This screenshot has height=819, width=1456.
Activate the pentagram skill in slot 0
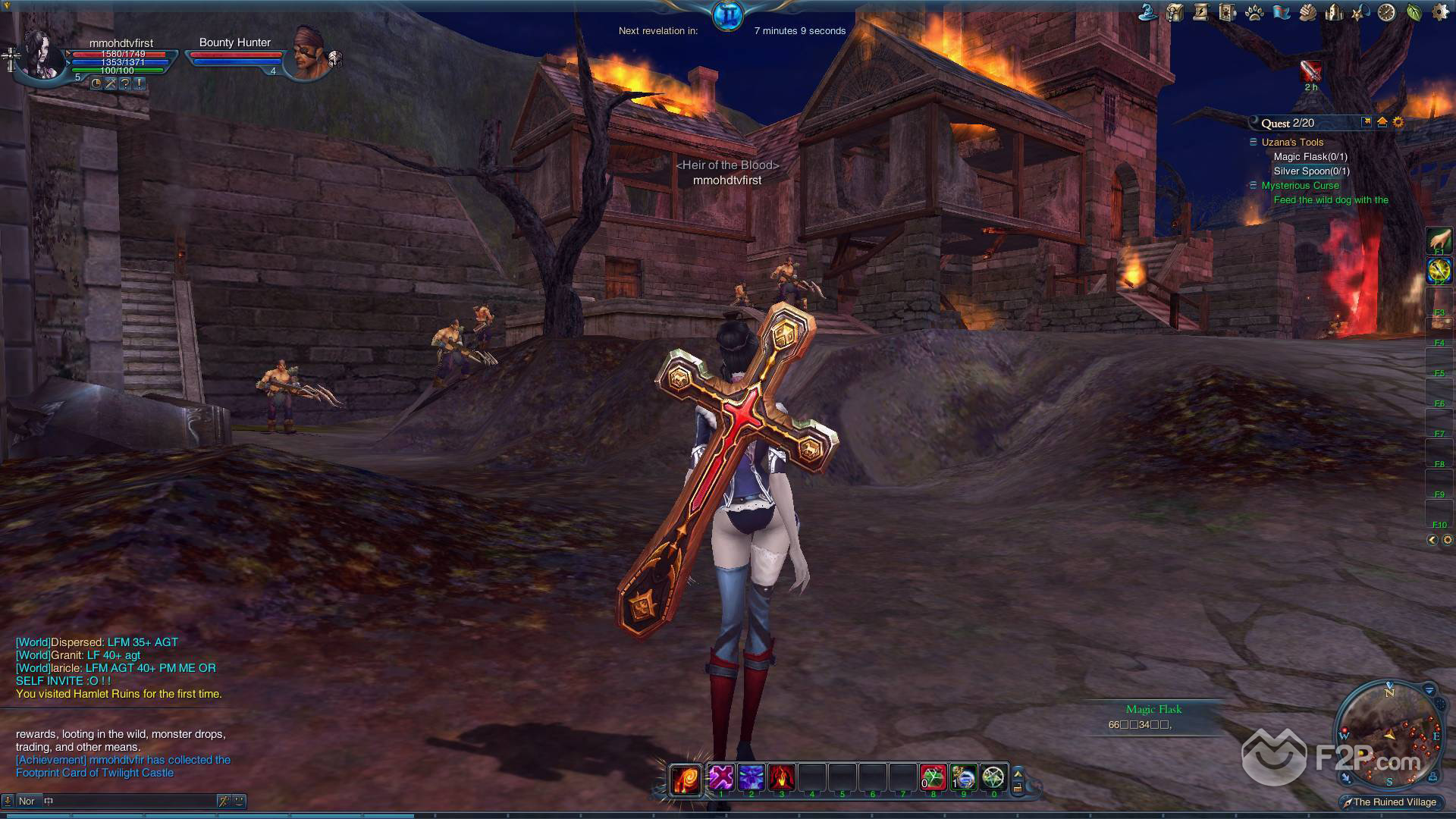pos(993,777)
